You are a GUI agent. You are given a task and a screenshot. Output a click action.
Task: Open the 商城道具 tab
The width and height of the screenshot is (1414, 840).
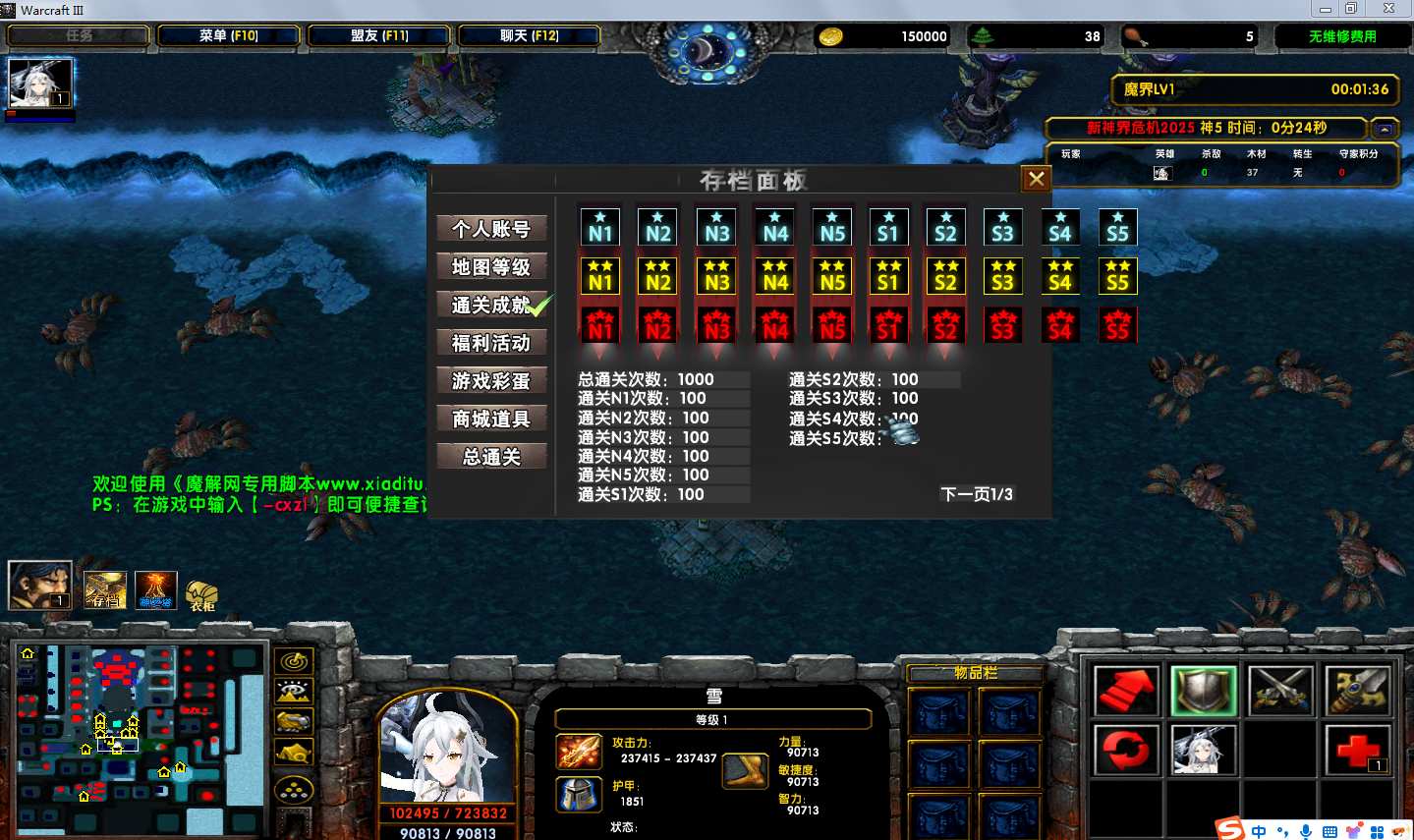[491, 420]
